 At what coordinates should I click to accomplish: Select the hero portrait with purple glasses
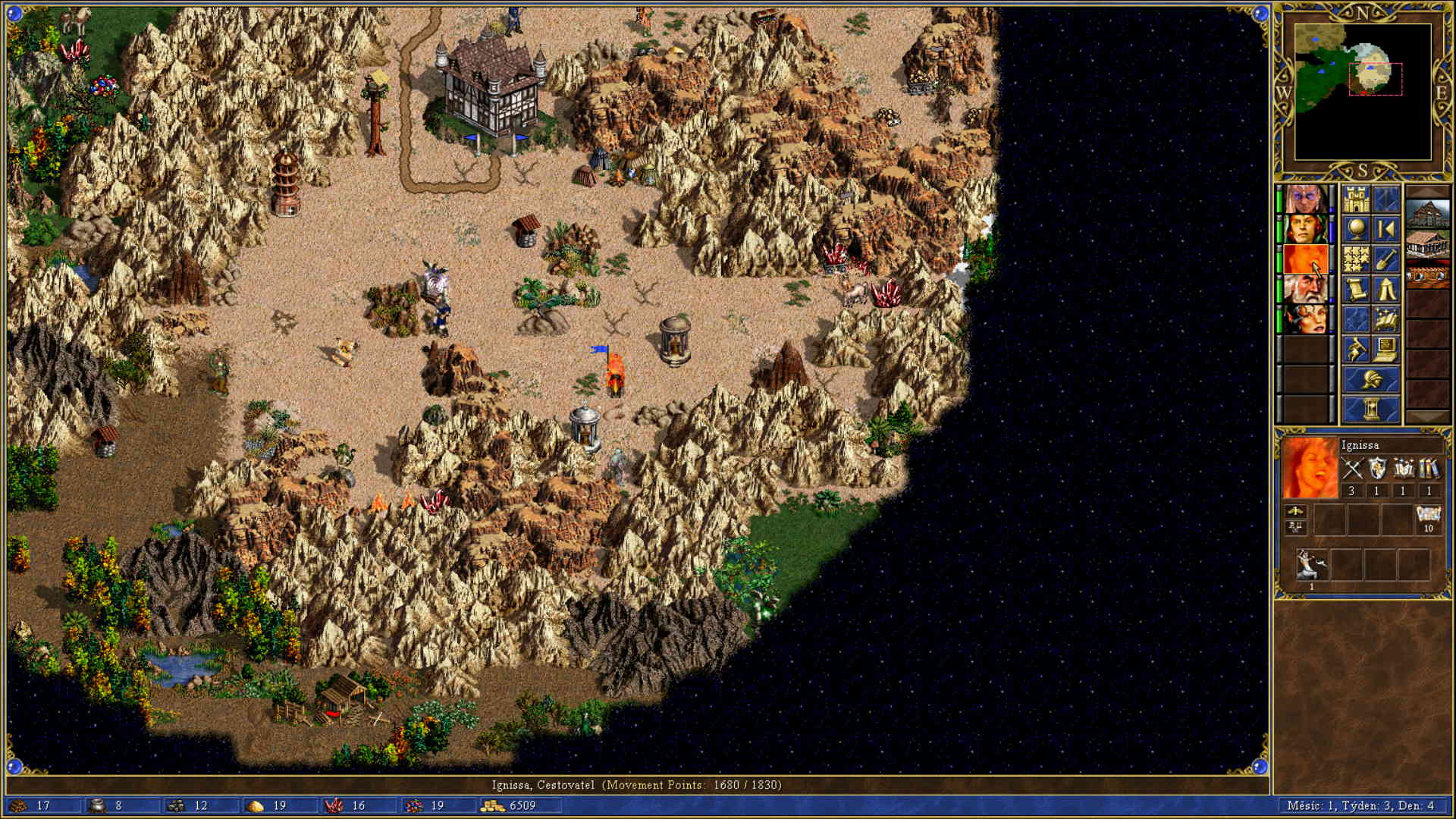(x=1305, y=200)
